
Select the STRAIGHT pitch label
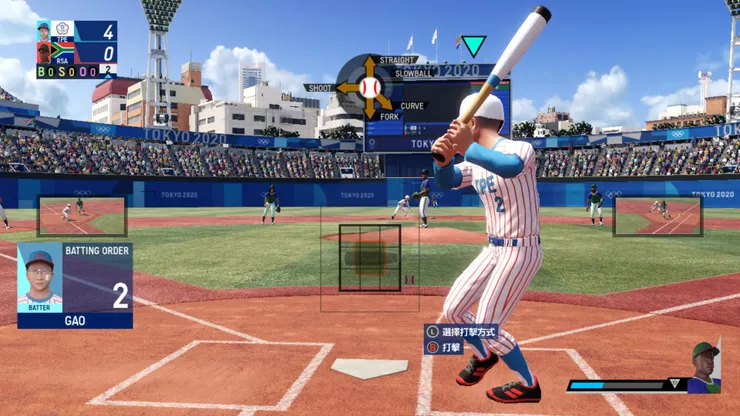(398, 60)
